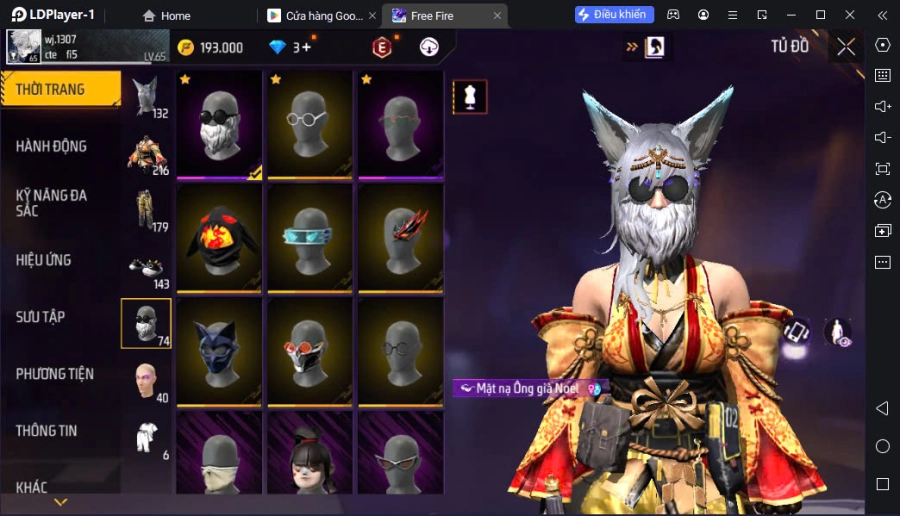Go to the SƯU TẬP tab
Viewport: 900px width, 516px height.
click(60, 317)
